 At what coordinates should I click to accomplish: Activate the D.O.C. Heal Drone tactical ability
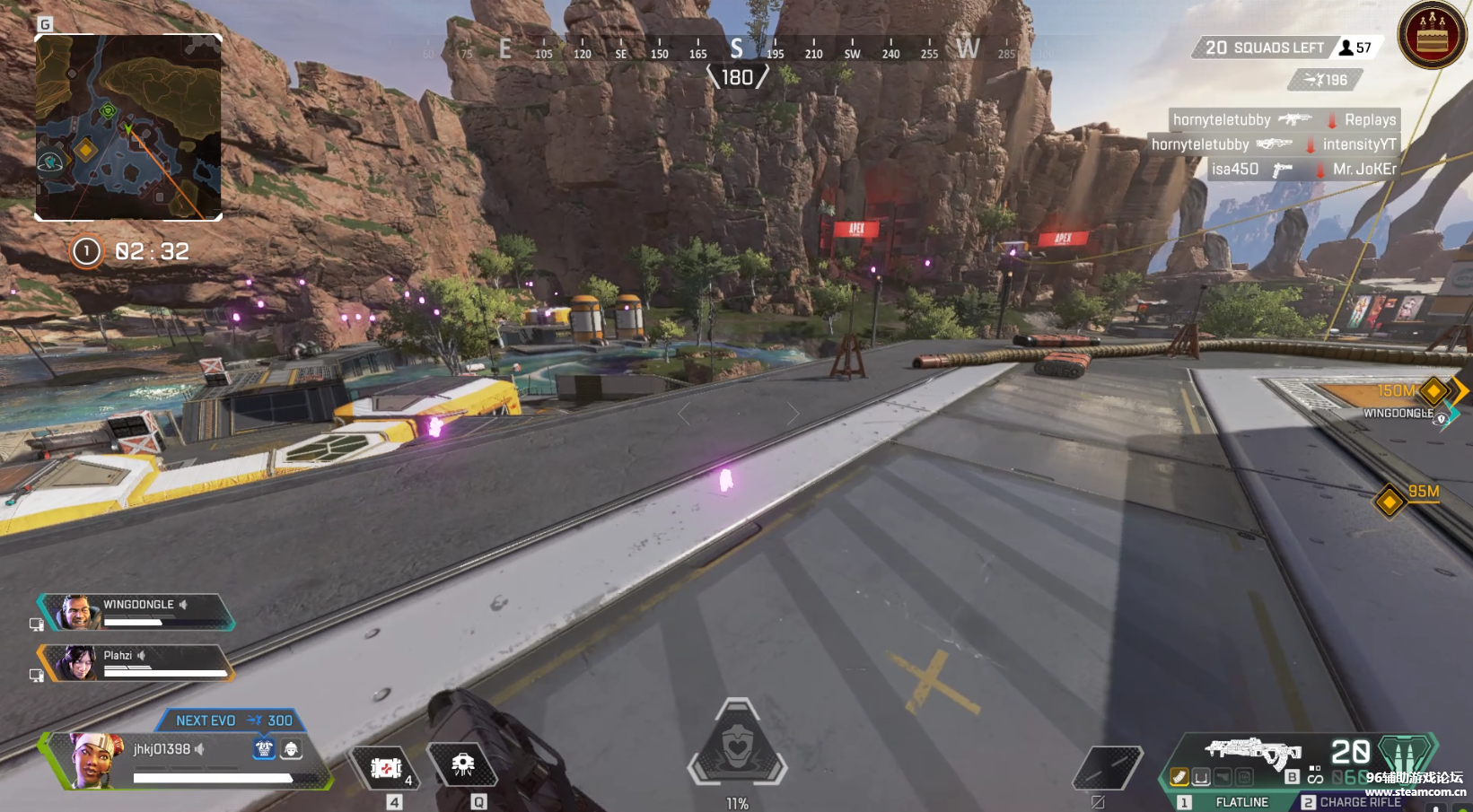tap(463, 765)
